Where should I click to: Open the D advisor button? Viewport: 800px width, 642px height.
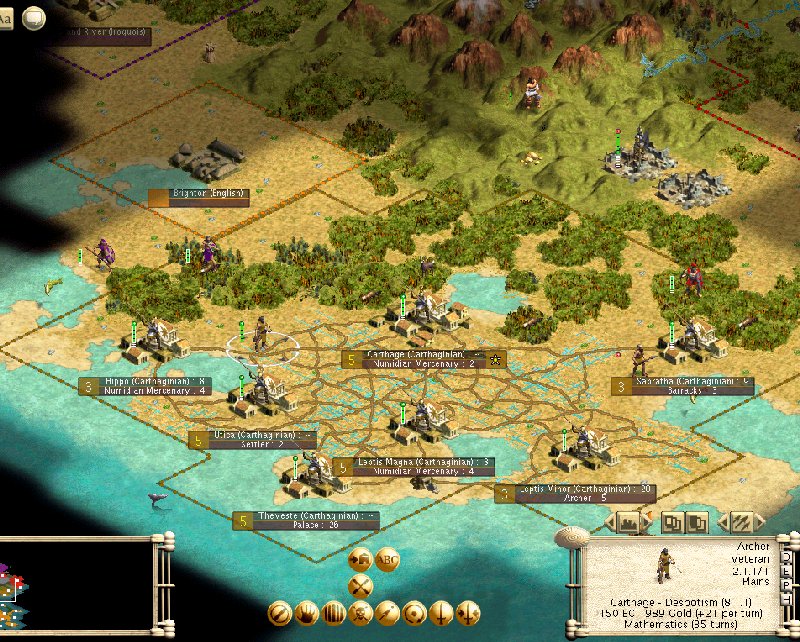[x=787, y=557]
